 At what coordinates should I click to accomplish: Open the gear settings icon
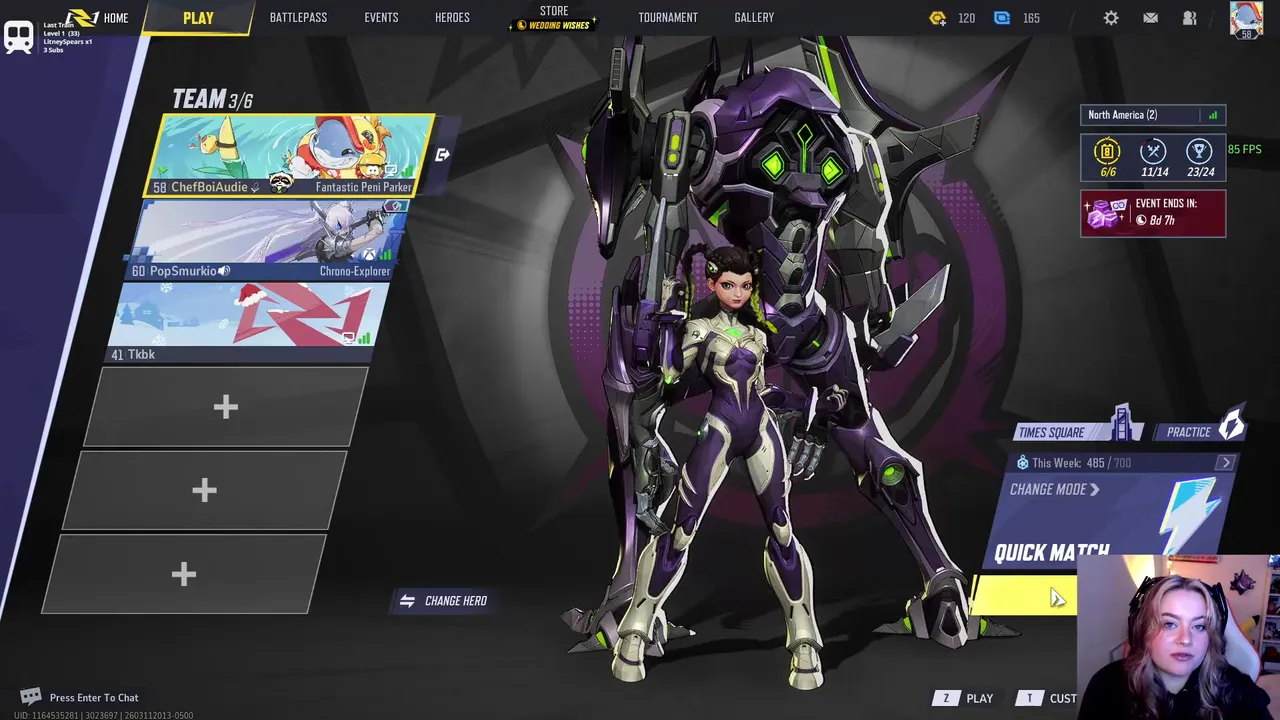[1111, 18]
